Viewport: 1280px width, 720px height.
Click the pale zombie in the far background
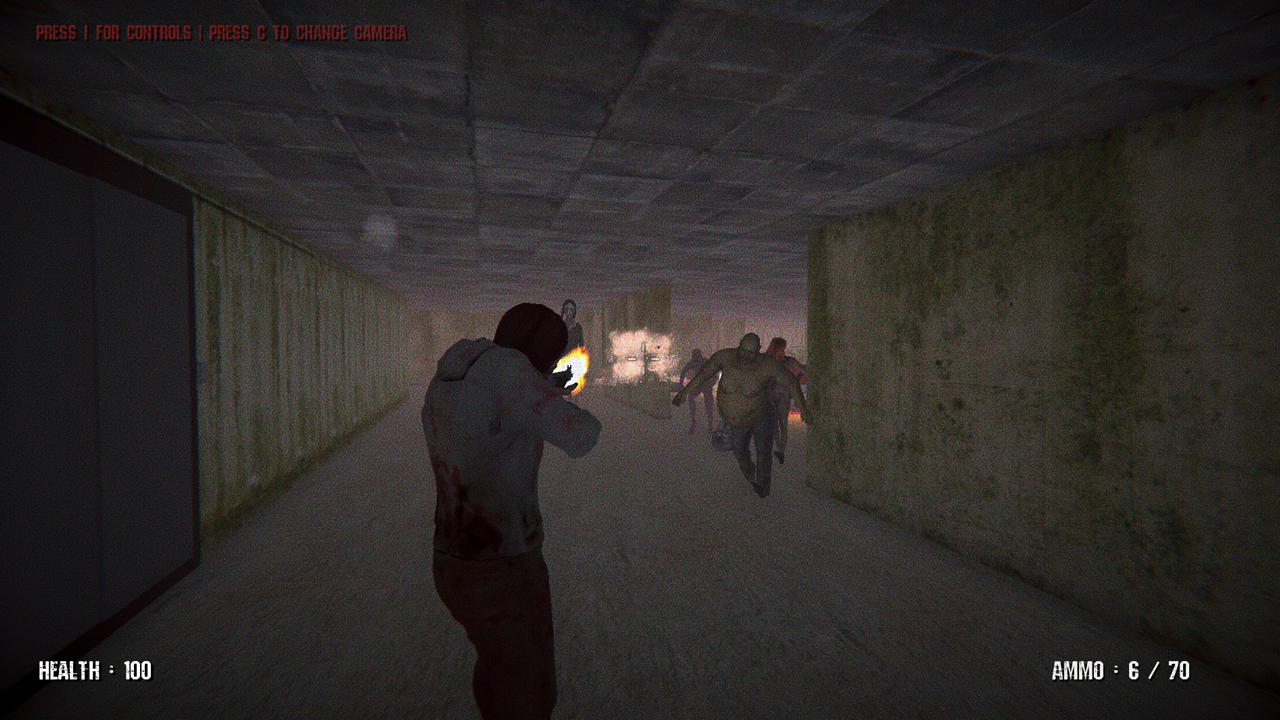coord(570,315)
